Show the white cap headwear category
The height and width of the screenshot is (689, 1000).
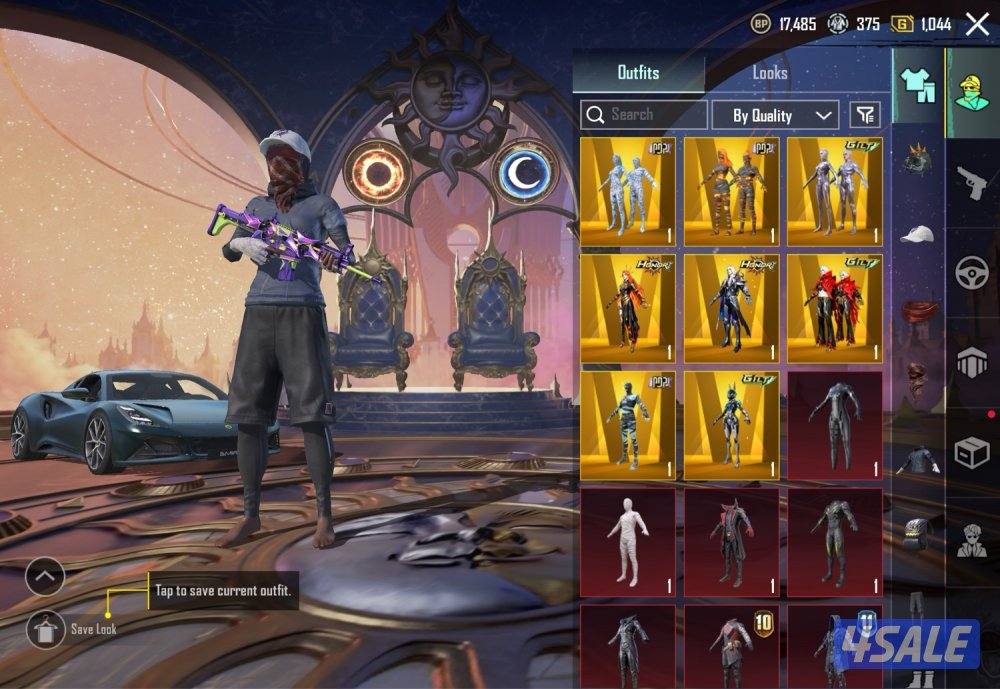916,234
